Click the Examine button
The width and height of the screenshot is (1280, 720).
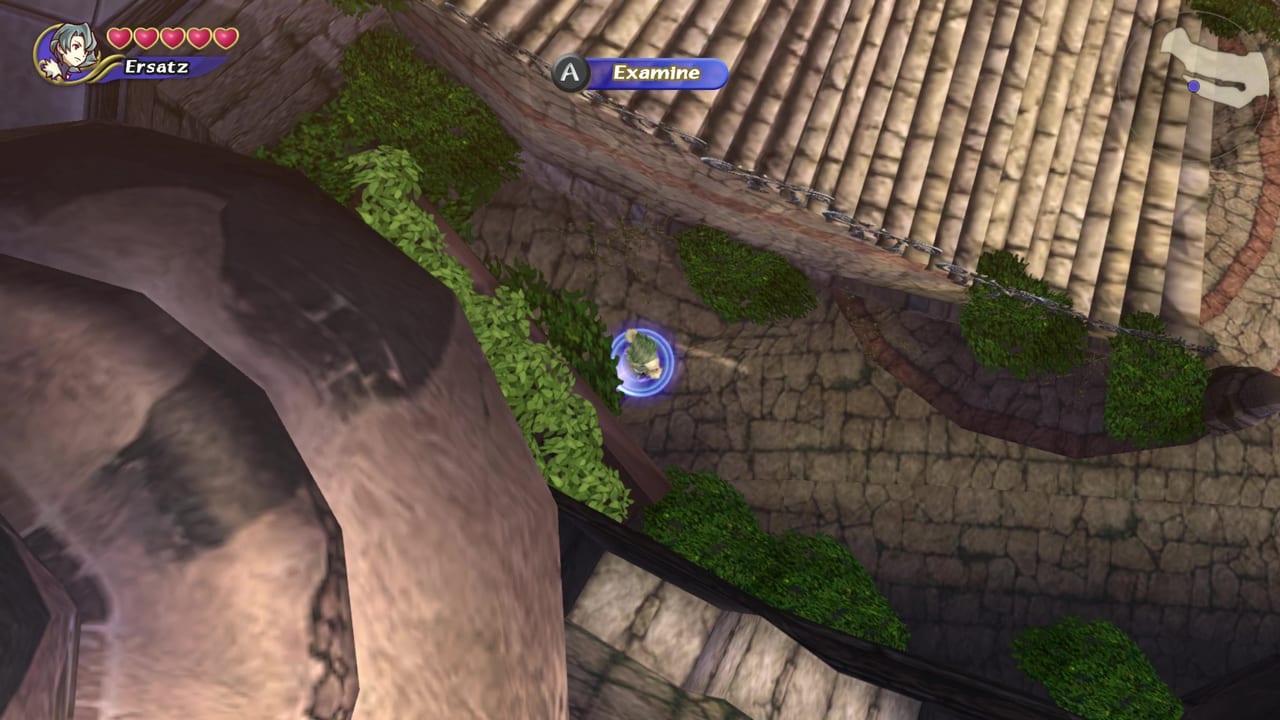(x=570, y=72)
